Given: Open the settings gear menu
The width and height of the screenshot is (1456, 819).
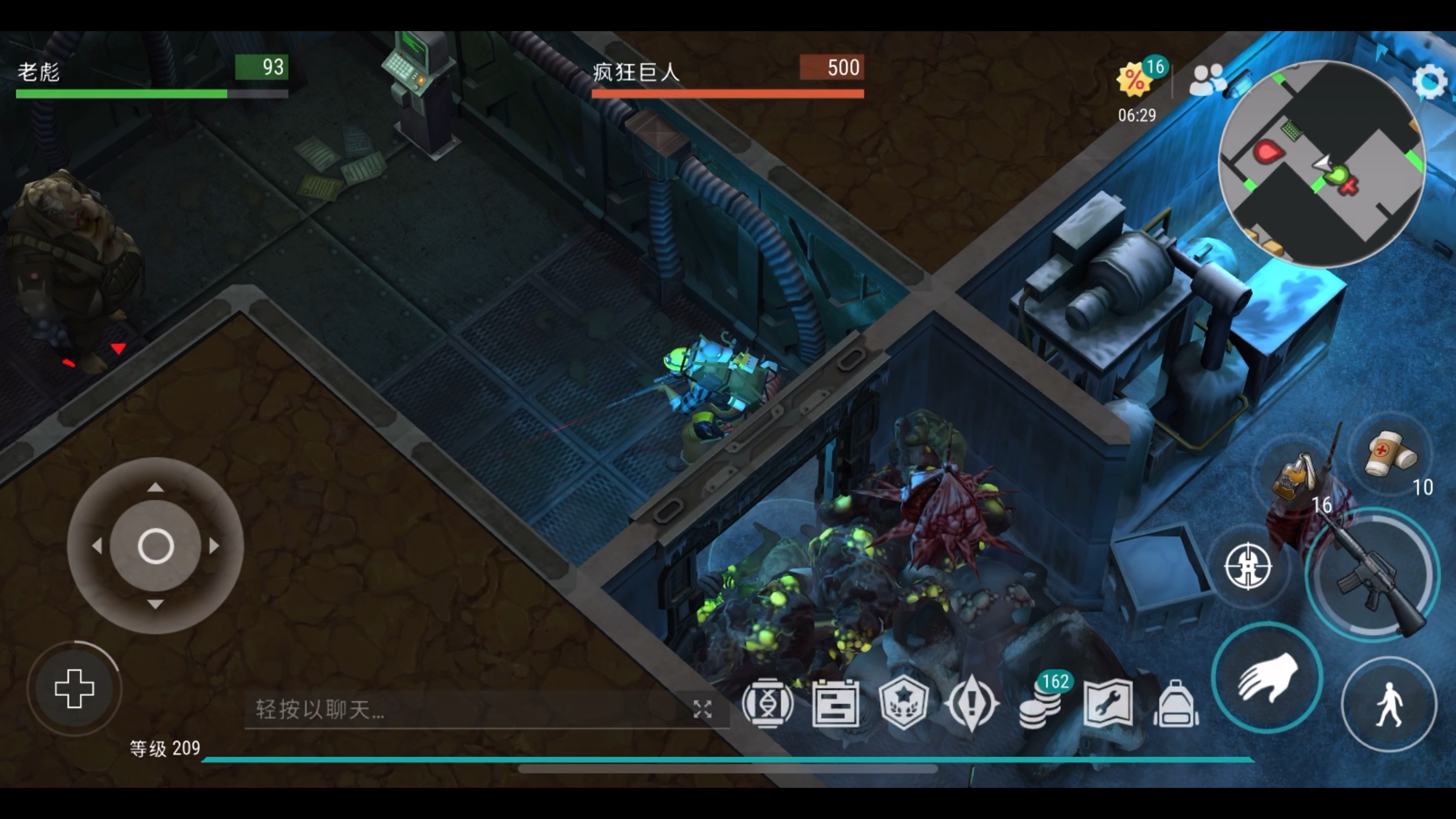Looking at the screenshot, I should pyautogui.click(x=1428, y=82).
